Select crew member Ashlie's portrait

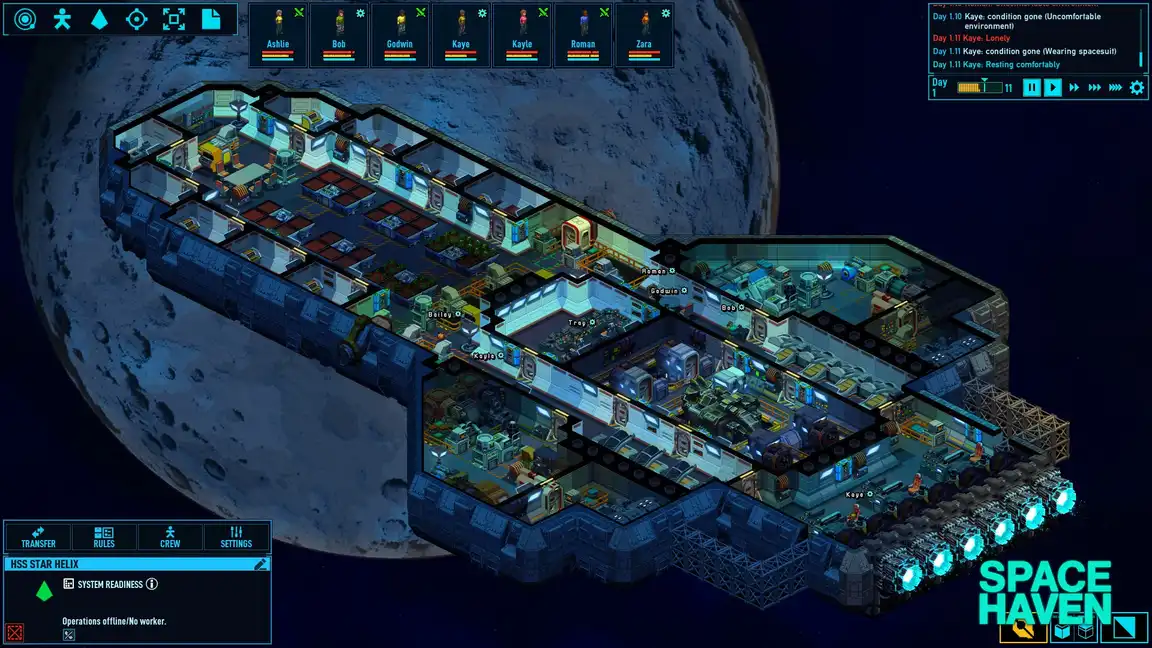point(278,34)
